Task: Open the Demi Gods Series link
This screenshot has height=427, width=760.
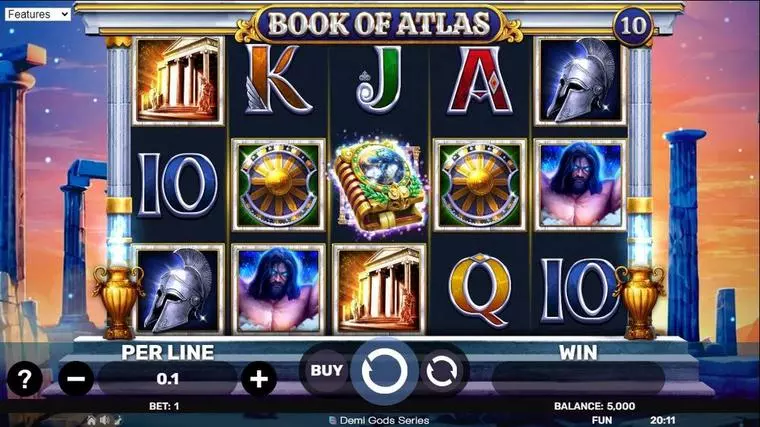Action: point(384,420)
